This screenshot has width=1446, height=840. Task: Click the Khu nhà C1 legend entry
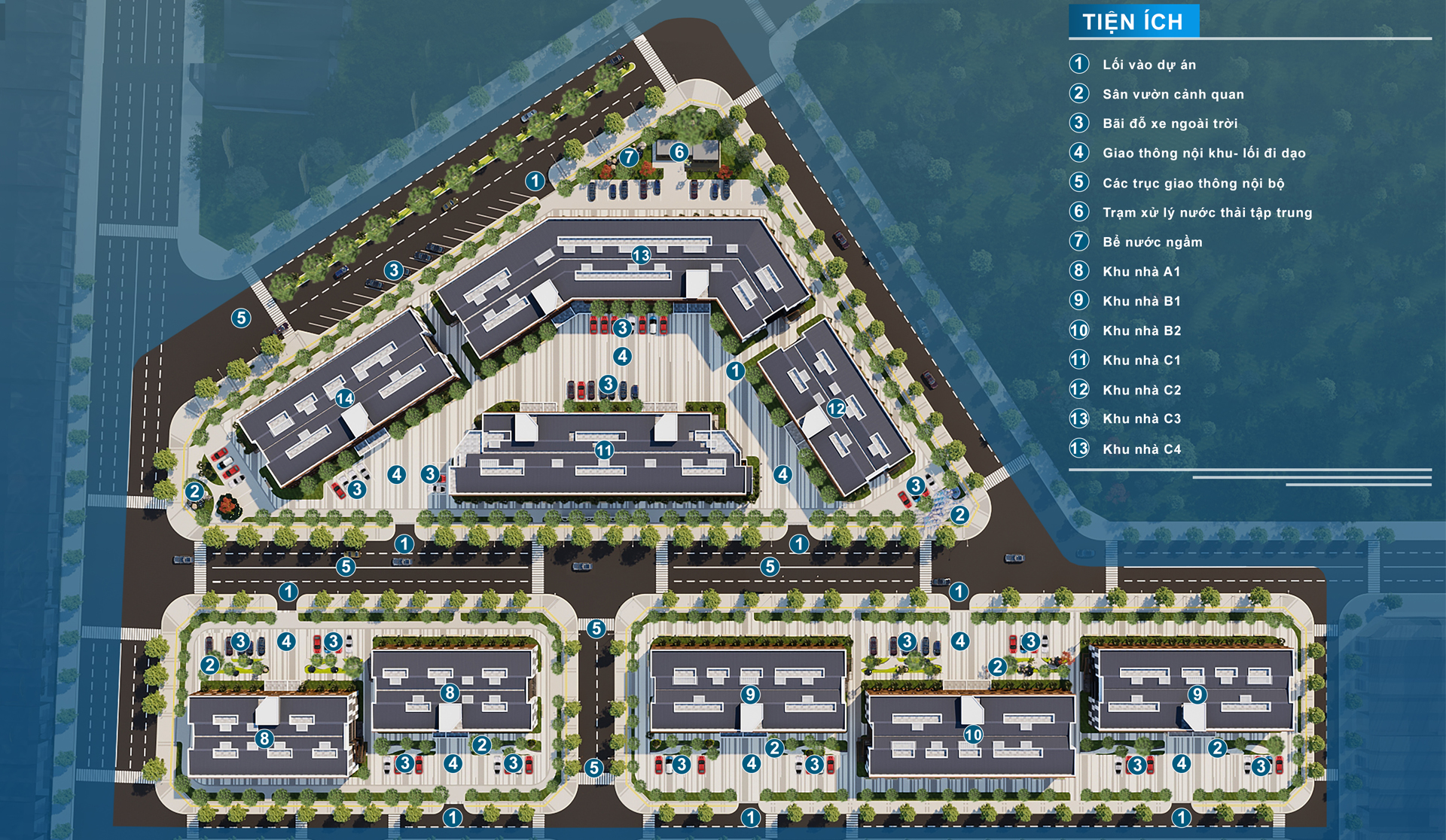click(x=1141, y=361)
